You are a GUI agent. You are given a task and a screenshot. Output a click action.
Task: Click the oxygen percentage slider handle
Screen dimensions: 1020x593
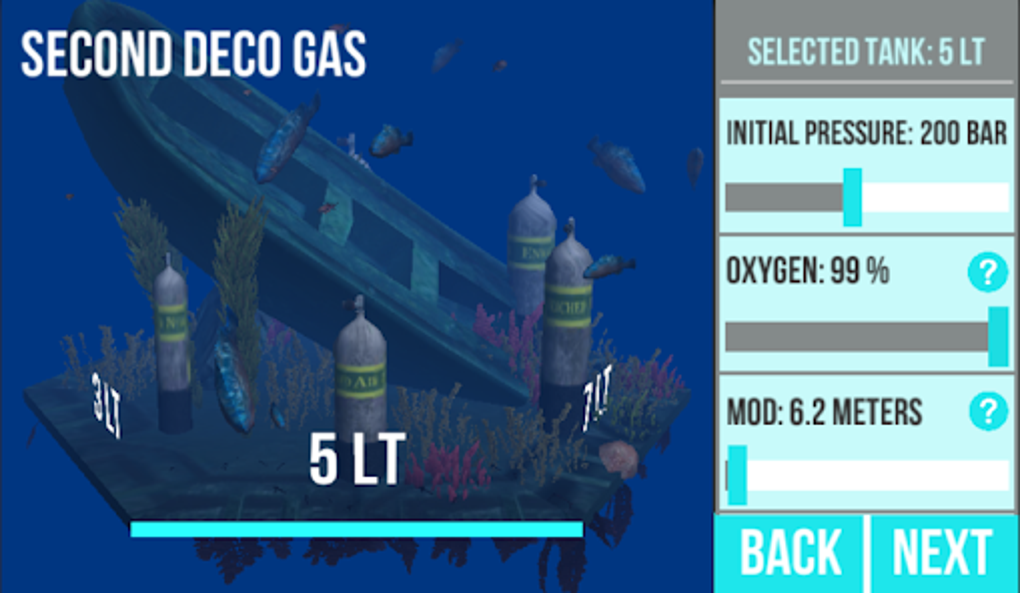(998, 336)
